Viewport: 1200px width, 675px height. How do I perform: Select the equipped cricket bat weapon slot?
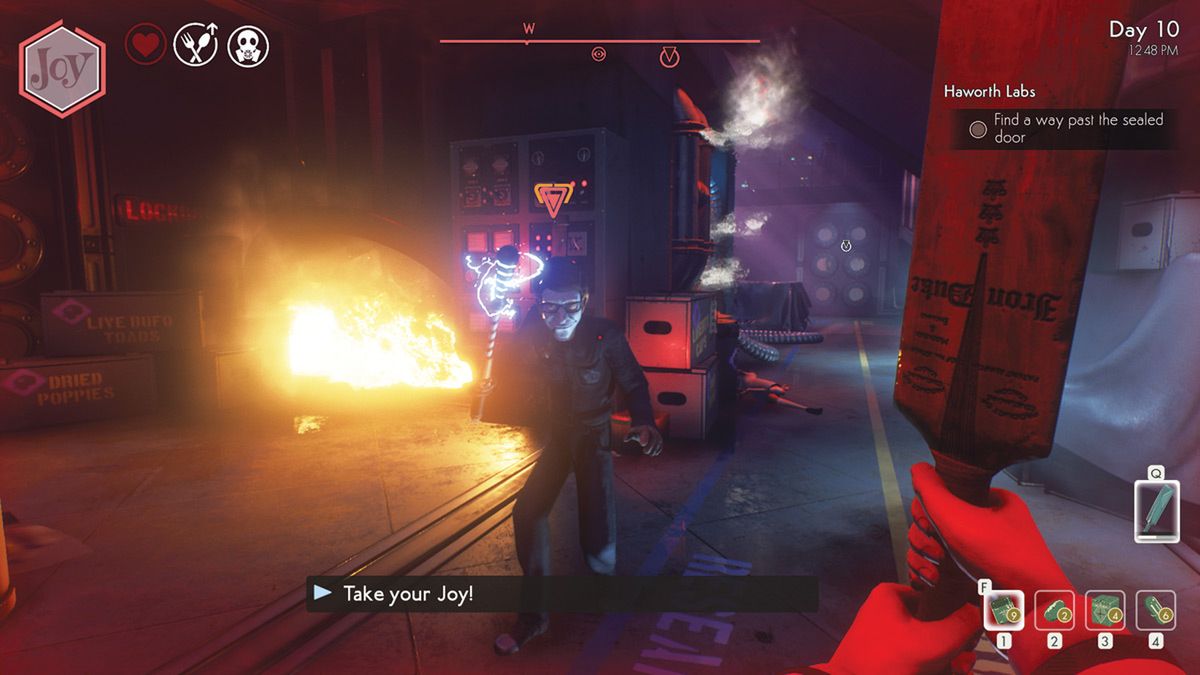[x=1156, y=509]
